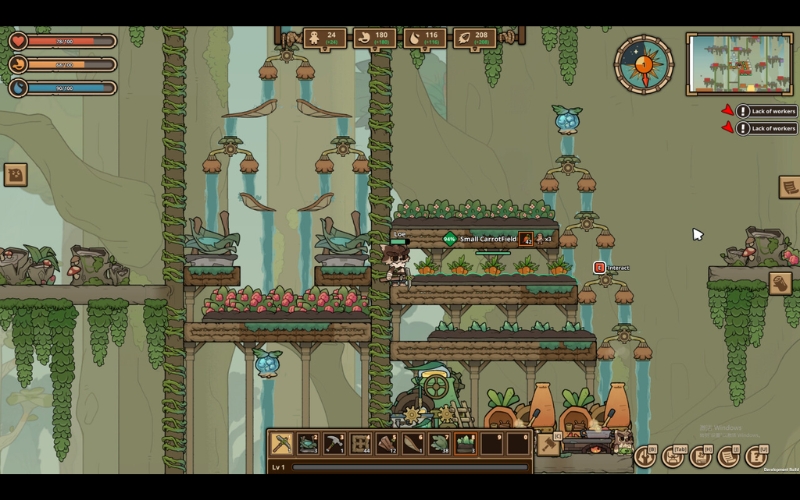This screenshot has height=500, width=800.
Task: Open the left edge side panel button
Action: point(15,175)
